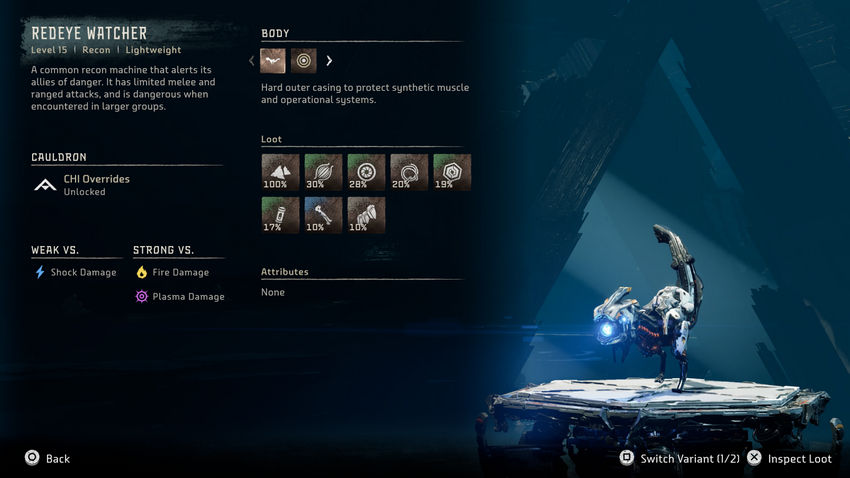The image size is (850, 478).
Task: Inspect the 17% canister loot item
Action: [x=280, y=215]
